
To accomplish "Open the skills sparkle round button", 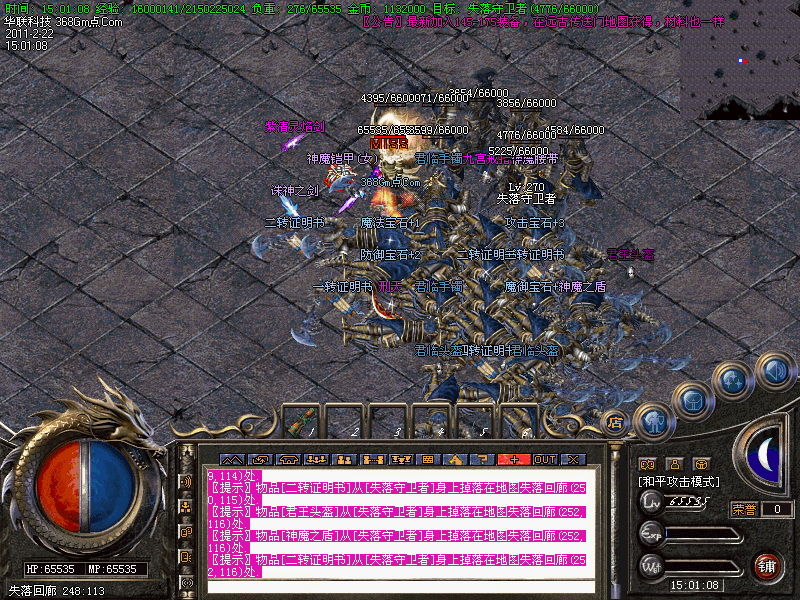I will (x=735, y=381).
